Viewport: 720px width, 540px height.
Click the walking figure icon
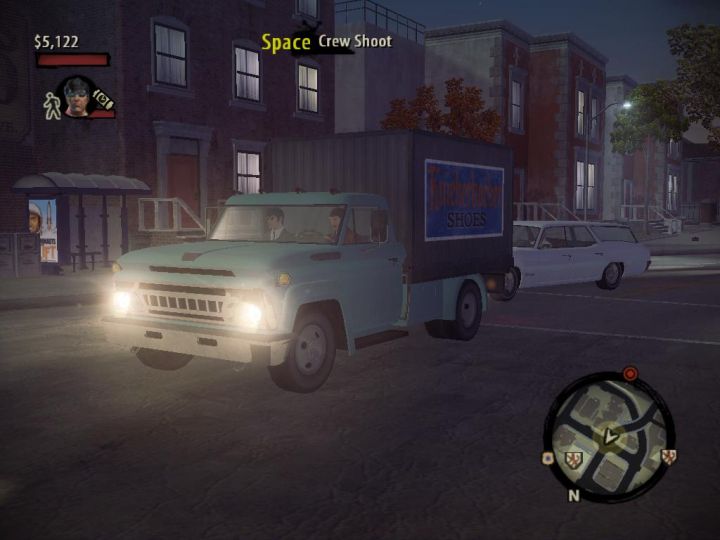52,104
